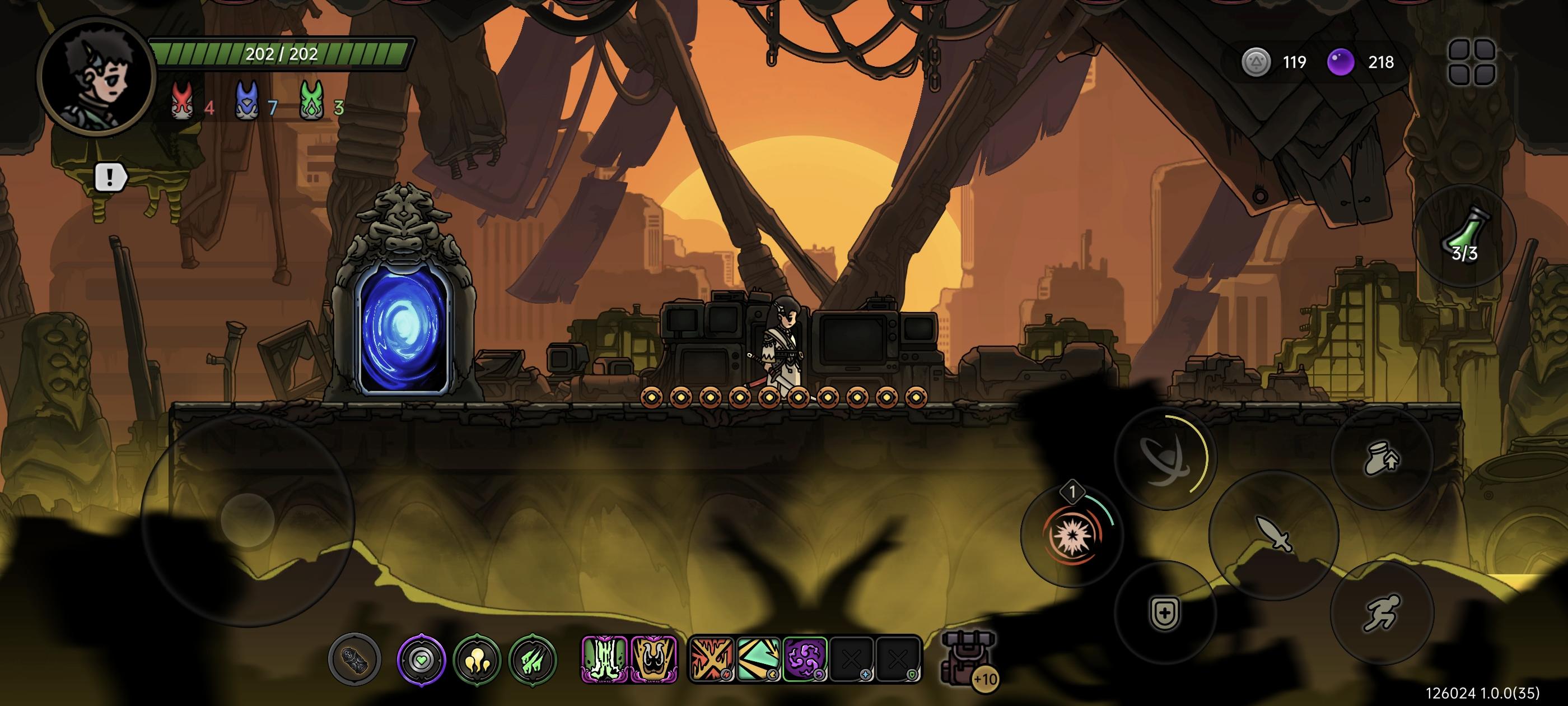Tap the sword attack button
The width and height of the screenshot is (1568, 706).
pyautogui.click(x=1273, y=534)
